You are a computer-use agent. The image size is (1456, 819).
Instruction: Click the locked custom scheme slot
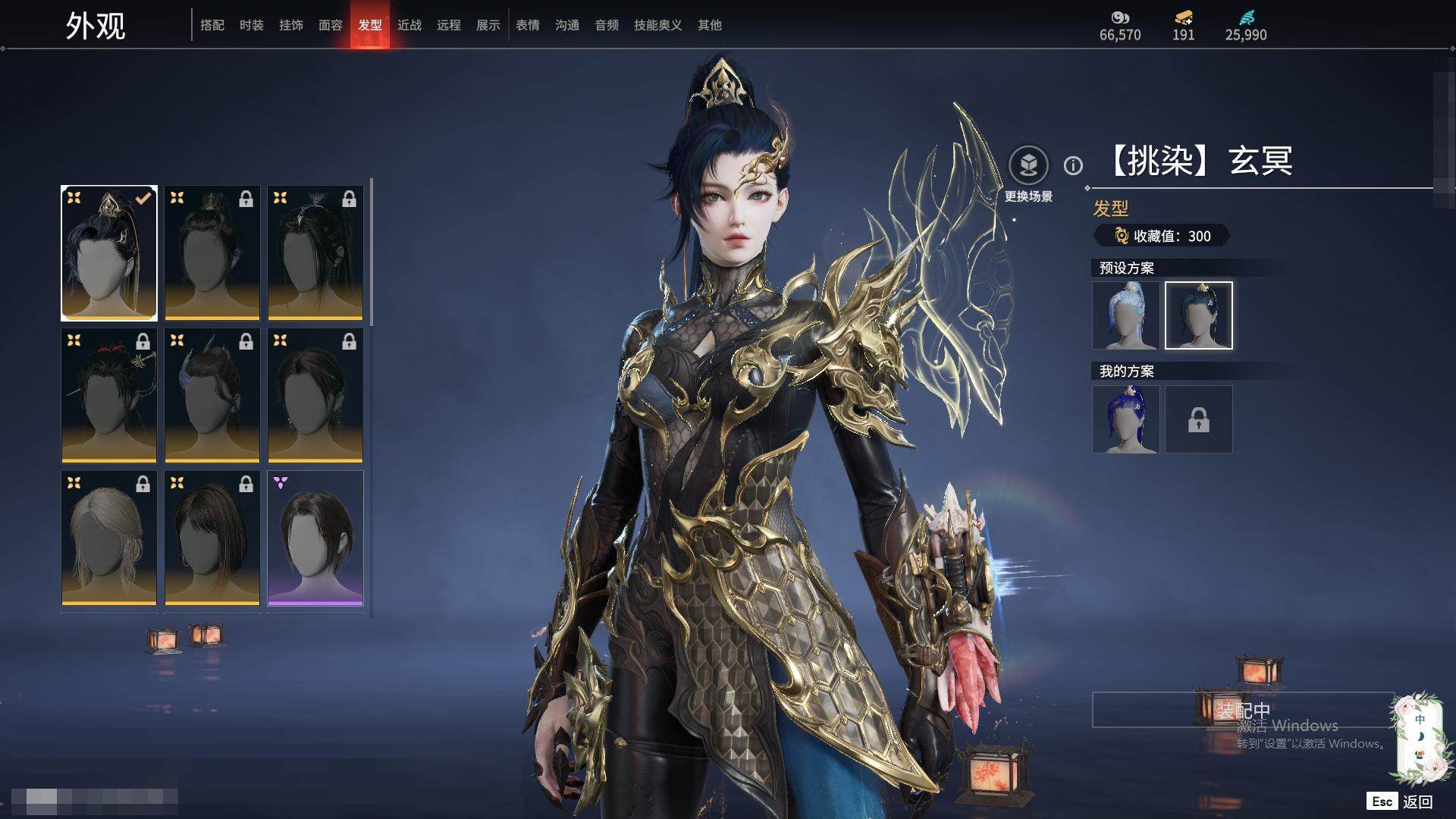tap(1199, 419)
